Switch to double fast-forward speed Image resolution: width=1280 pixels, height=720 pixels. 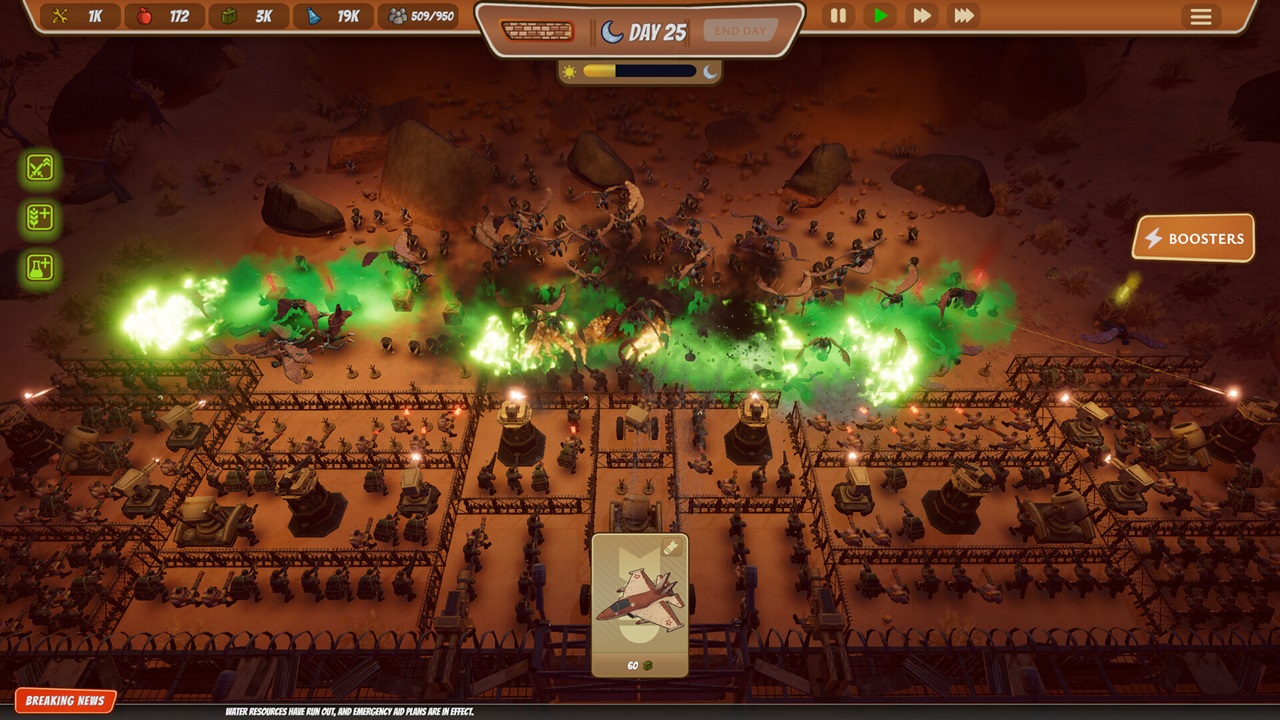tap(921, 16)
